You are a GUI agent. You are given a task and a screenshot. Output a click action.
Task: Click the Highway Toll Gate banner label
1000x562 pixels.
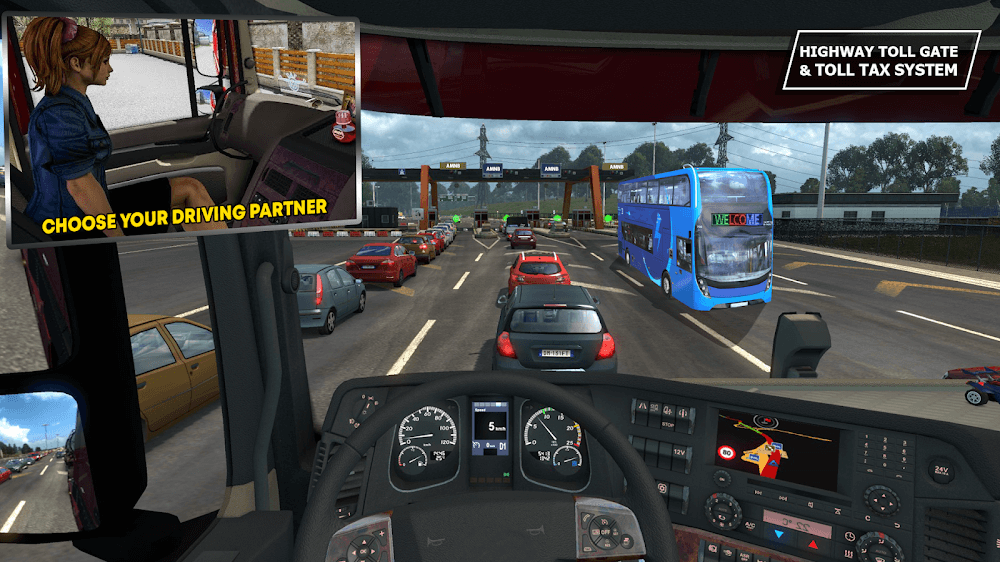(880, 60)
